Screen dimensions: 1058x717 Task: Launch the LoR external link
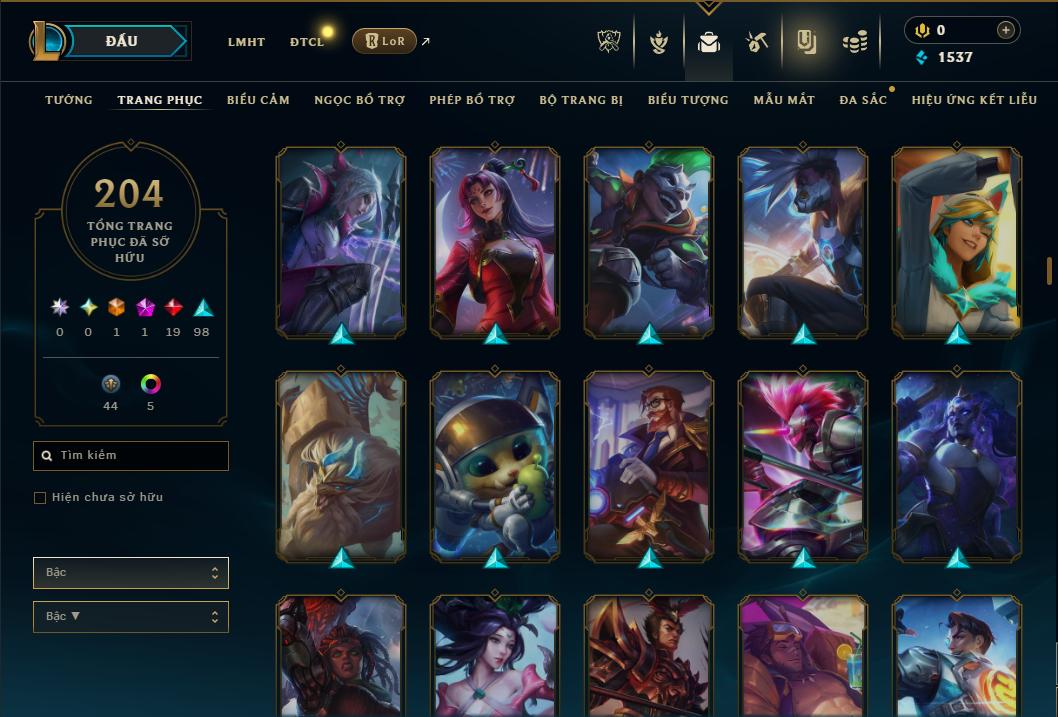point(385,41)
